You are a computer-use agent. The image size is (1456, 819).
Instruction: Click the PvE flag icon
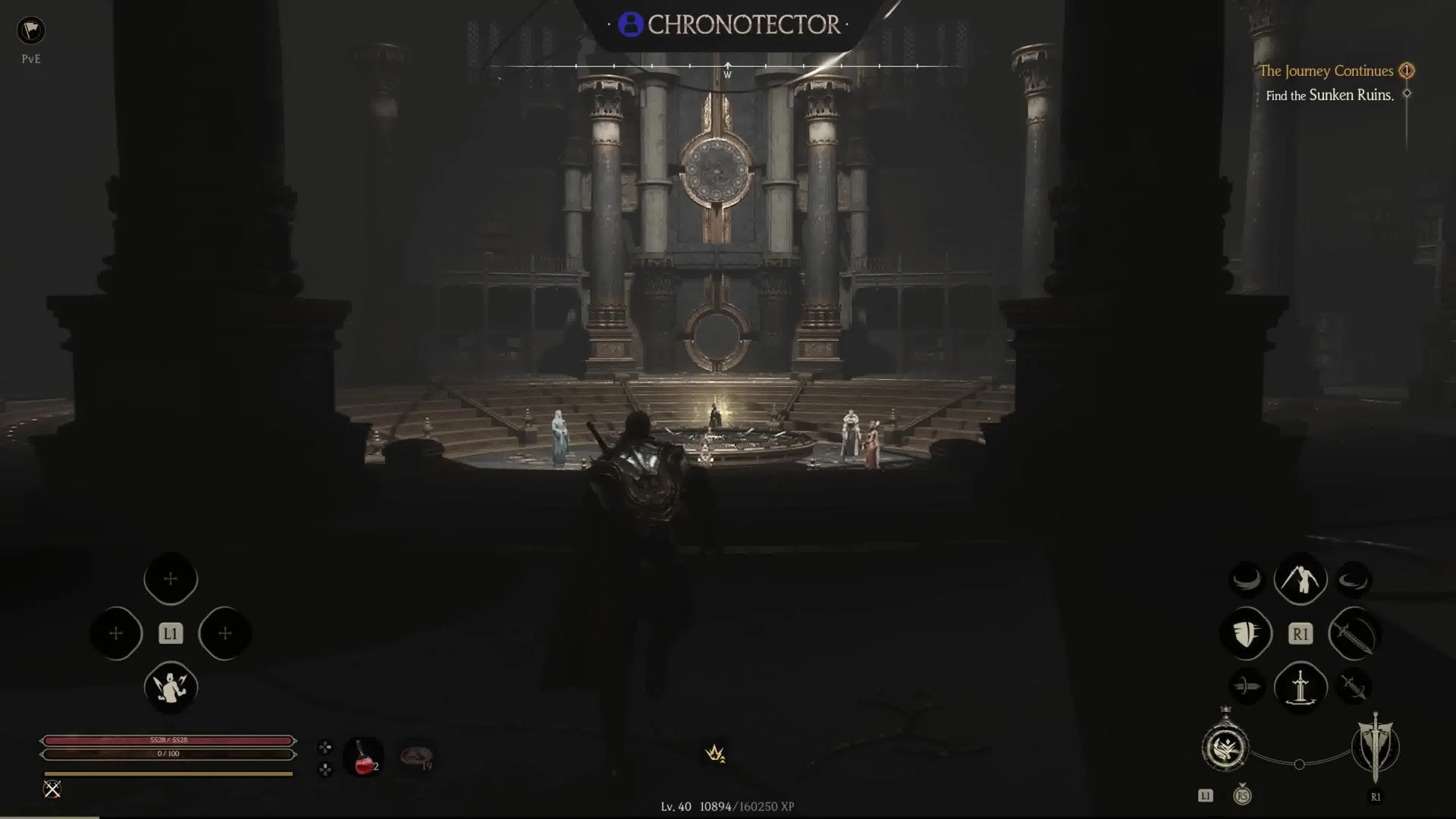click(31, 30)
